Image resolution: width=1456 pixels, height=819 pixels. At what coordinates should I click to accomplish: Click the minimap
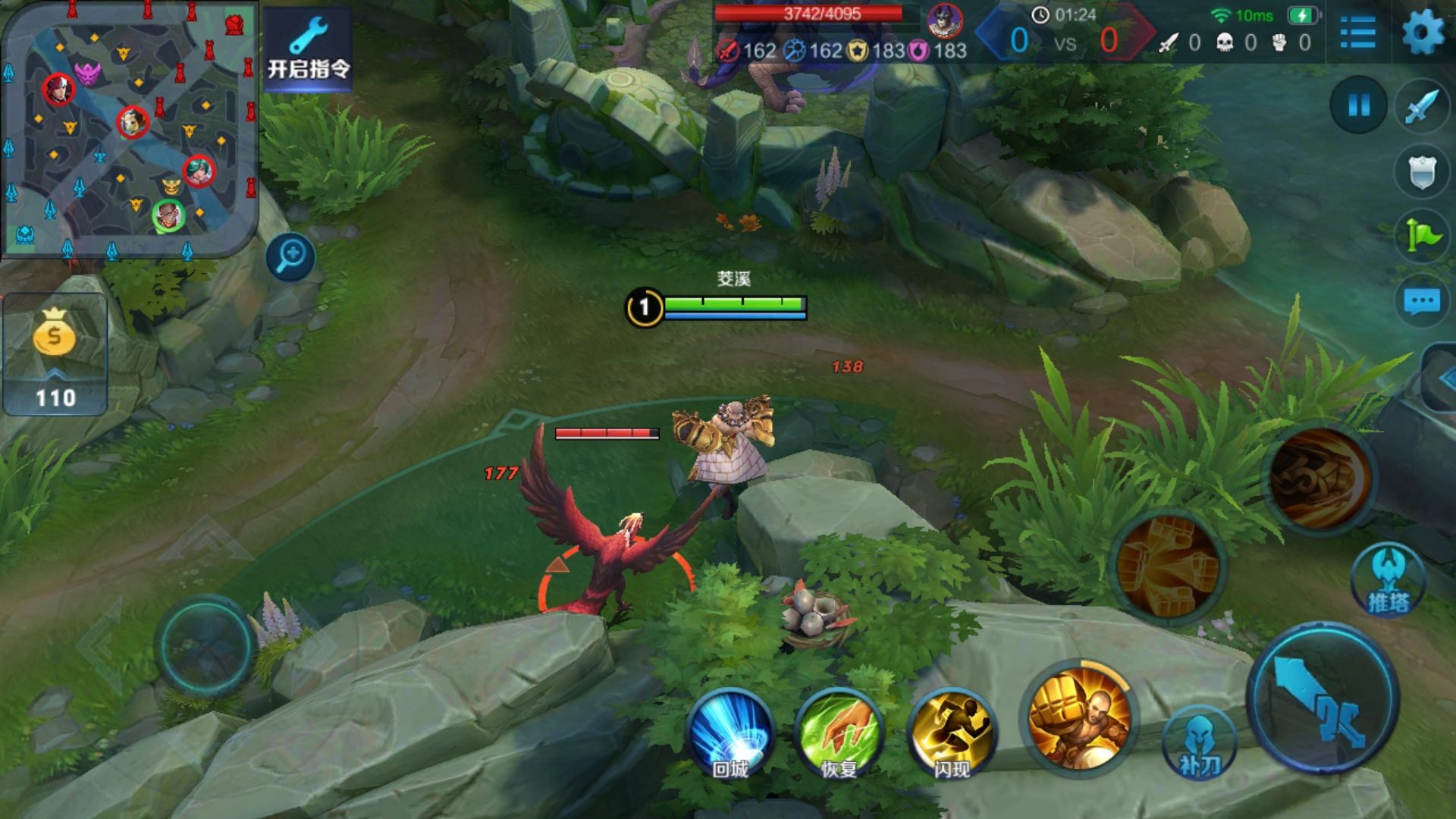[129, 130]
